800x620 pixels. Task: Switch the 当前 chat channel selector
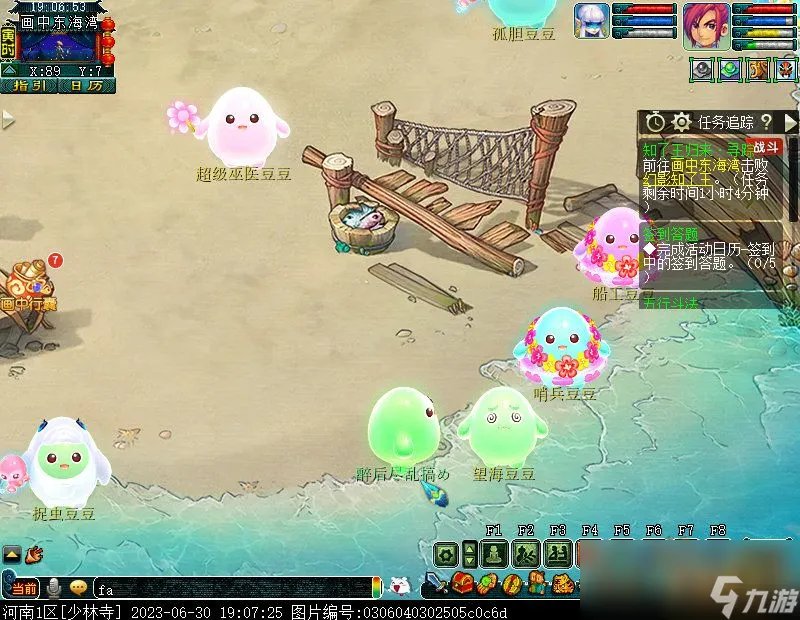24,588
